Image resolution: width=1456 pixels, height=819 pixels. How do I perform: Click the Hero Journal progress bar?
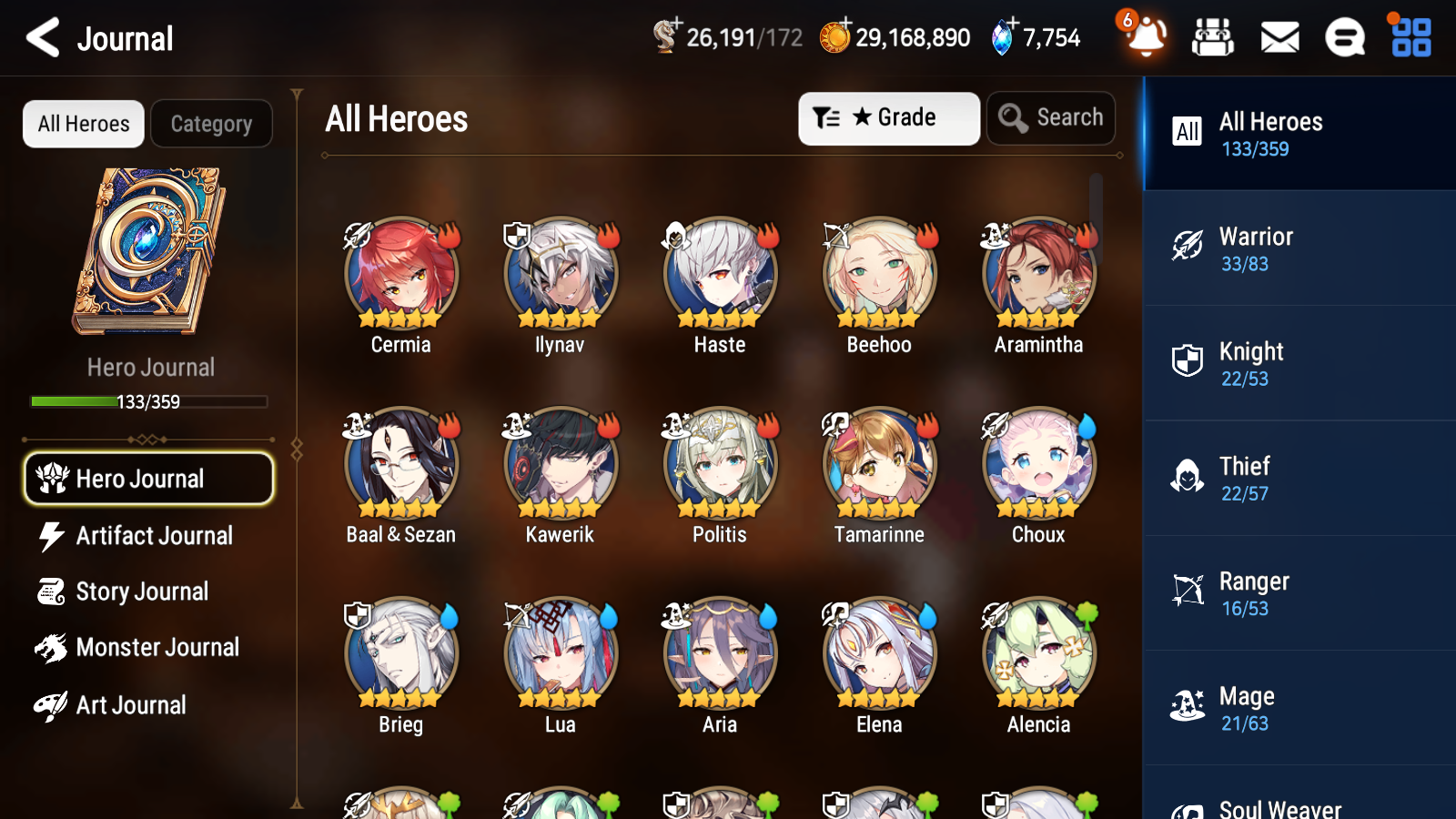(148, 401)
